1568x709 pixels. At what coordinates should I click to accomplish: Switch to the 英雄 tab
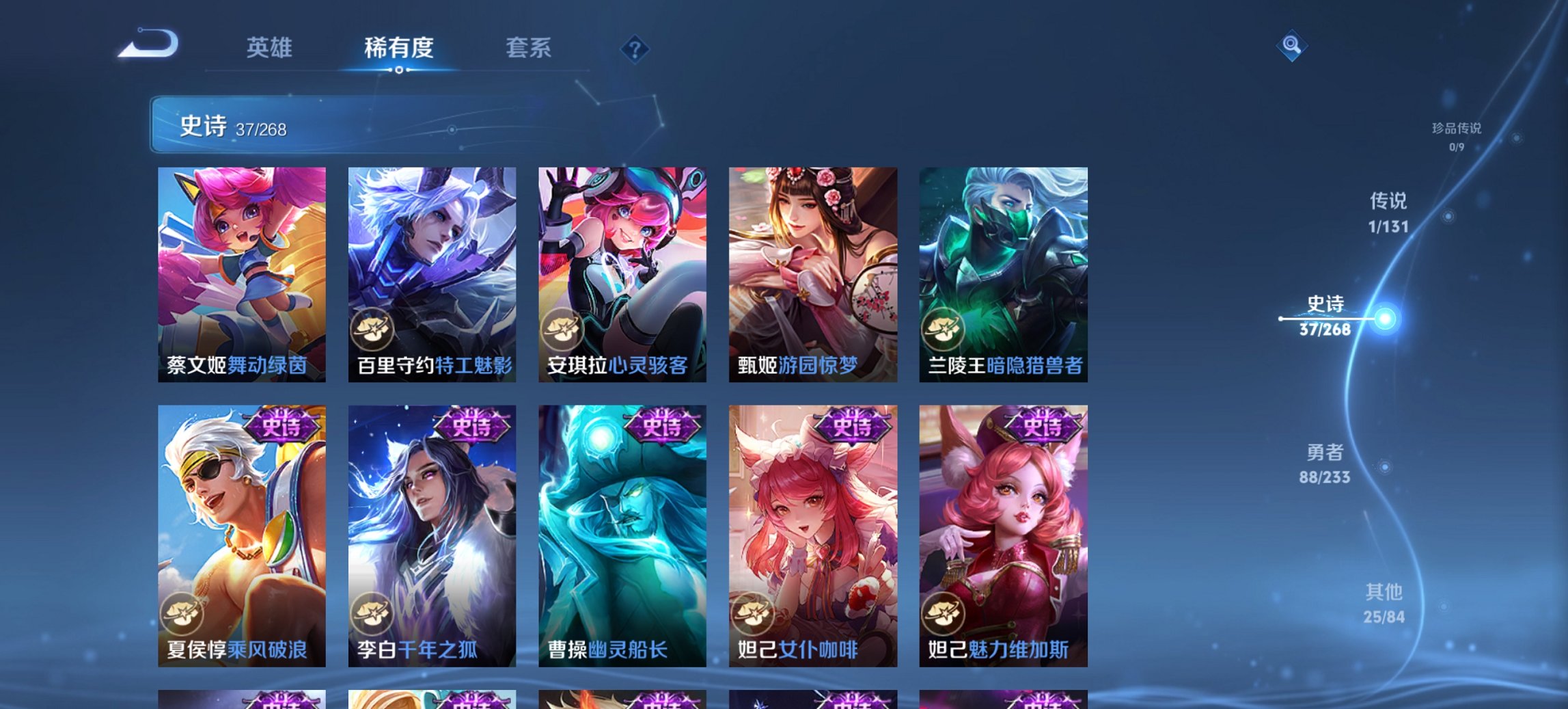[x=271, y=48]
